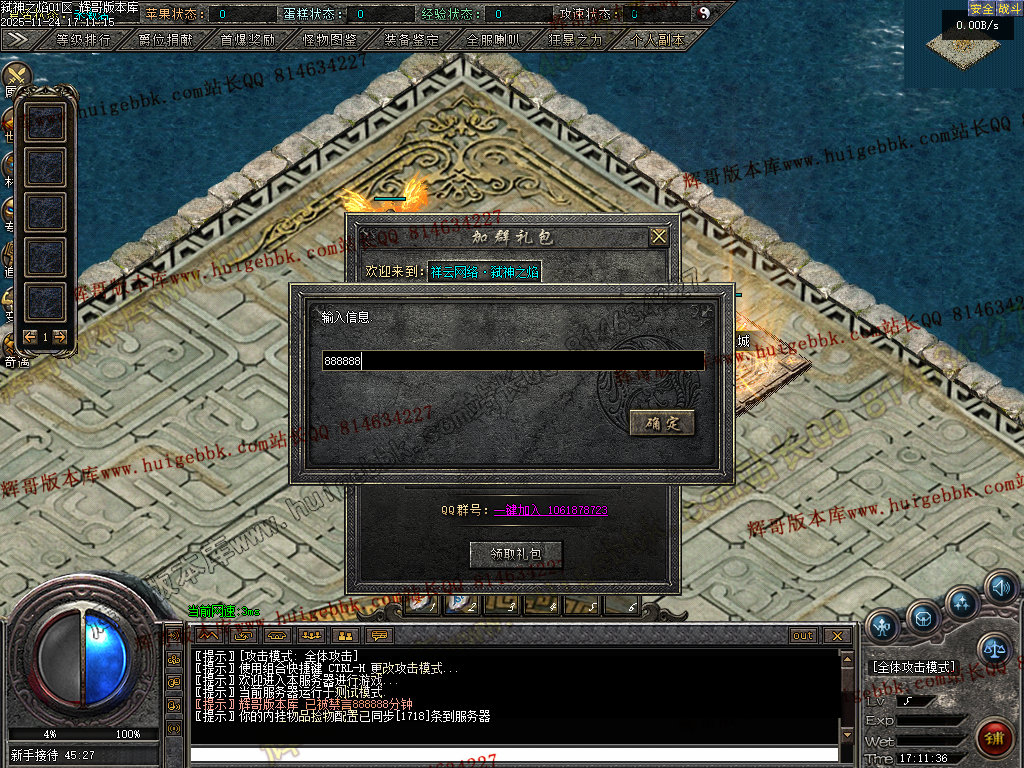Viewport: 1024px width, 768px height.
Task: Open the 一键加入 QQ group link
Action: coord(550,510)
